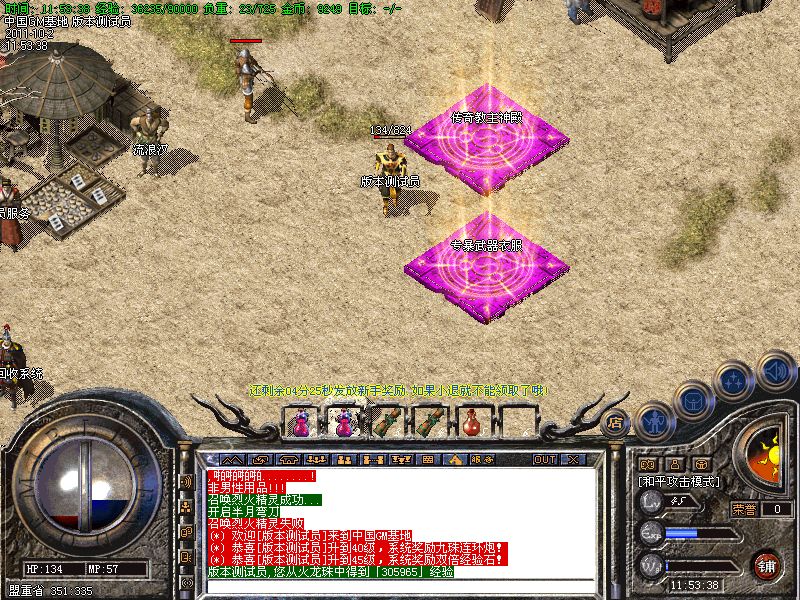The image size is (800, 600).
Task: Toggle sound with the speaker button
Action: coord(775,371)
